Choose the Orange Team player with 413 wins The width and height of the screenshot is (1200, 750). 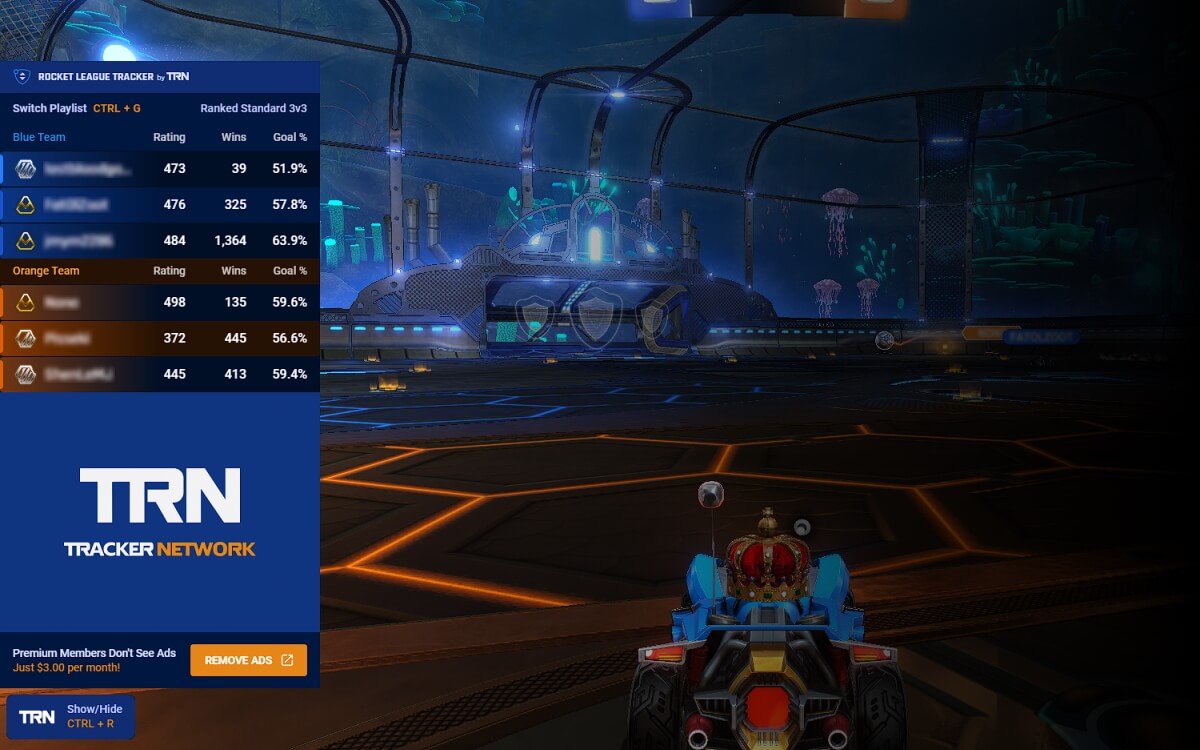point(160,374)
